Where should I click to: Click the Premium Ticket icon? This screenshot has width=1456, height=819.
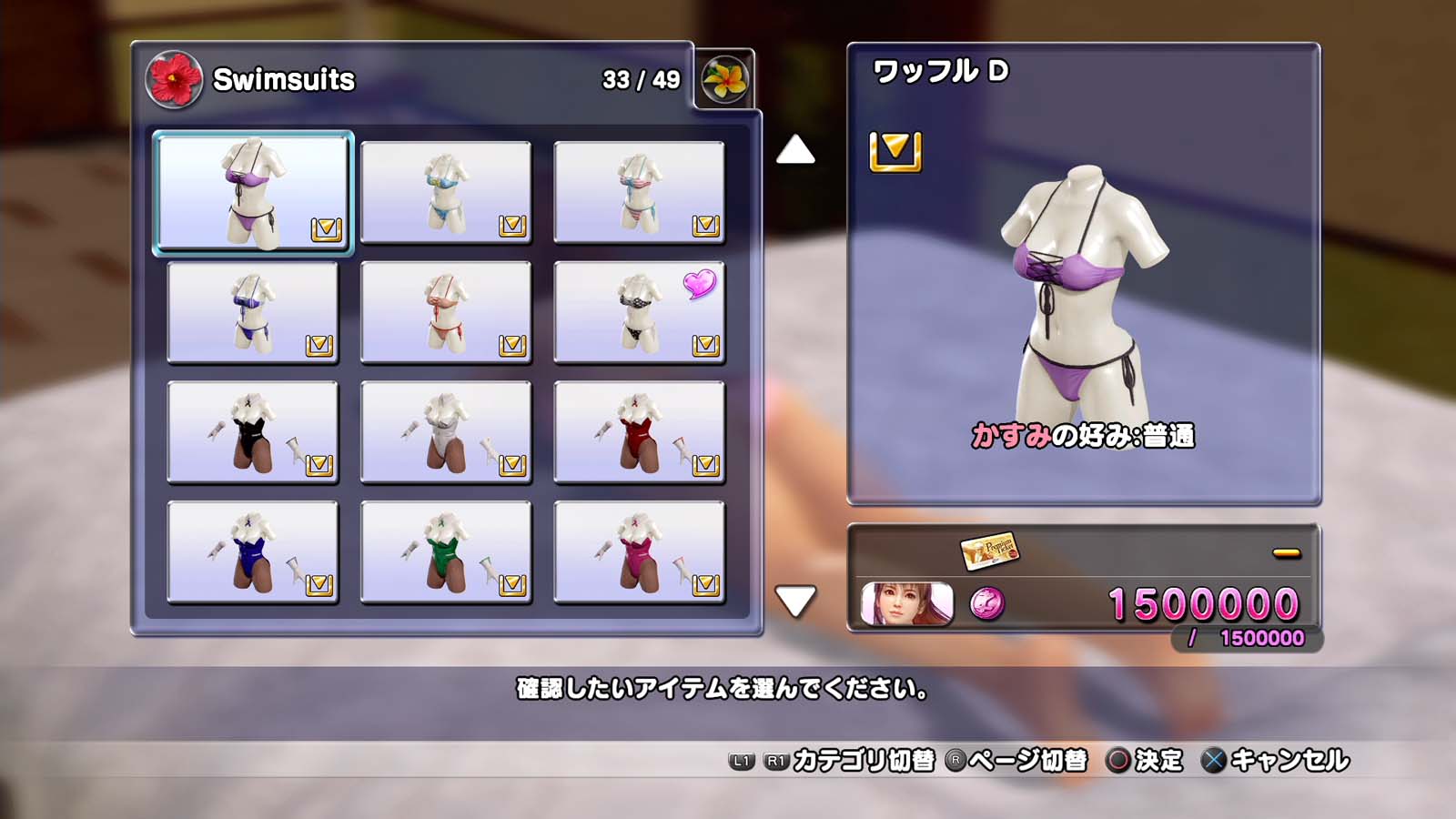point(989,551)
